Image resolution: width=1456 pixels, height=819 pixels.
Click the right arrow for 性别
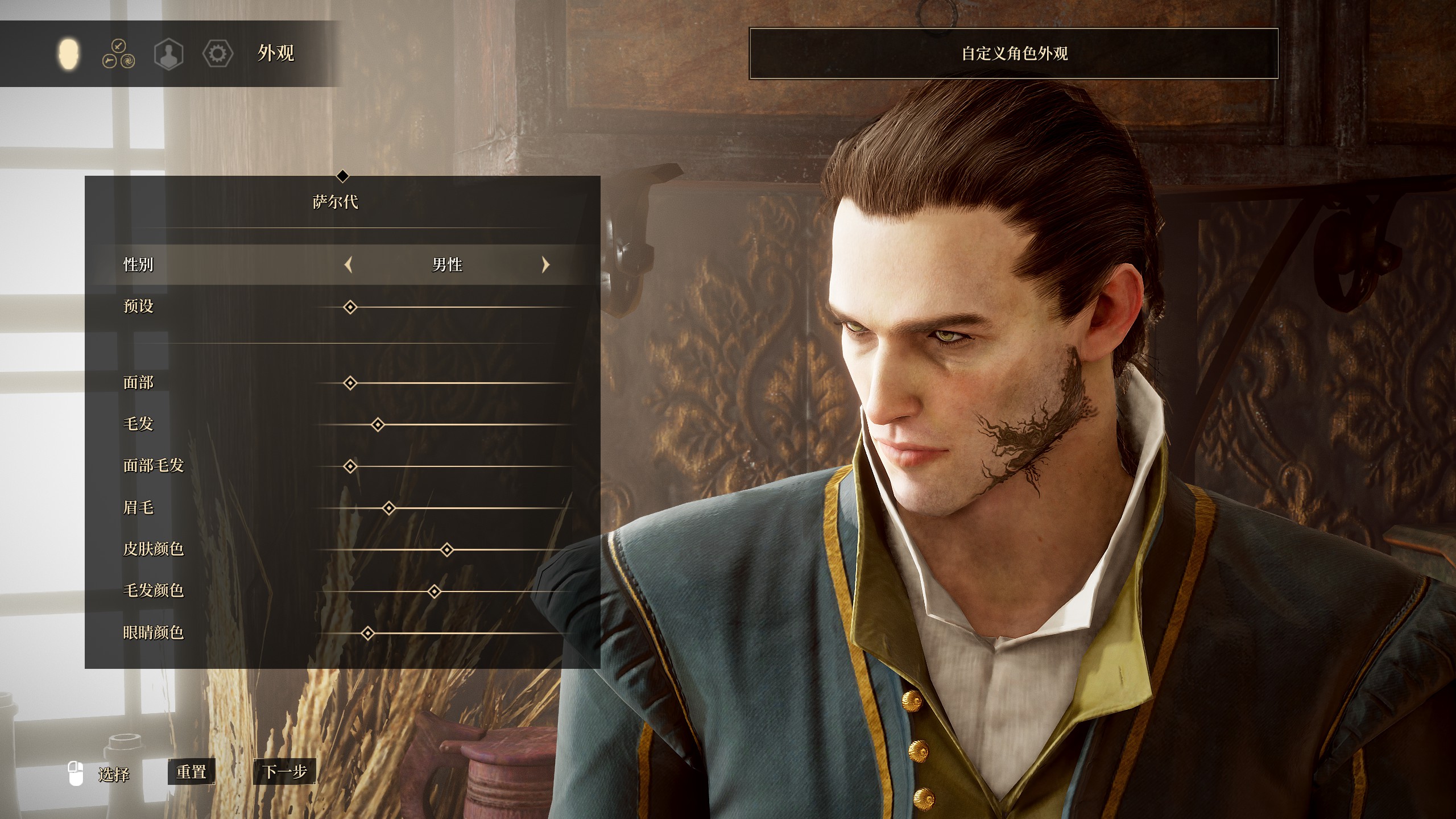(x=545, y=264)
